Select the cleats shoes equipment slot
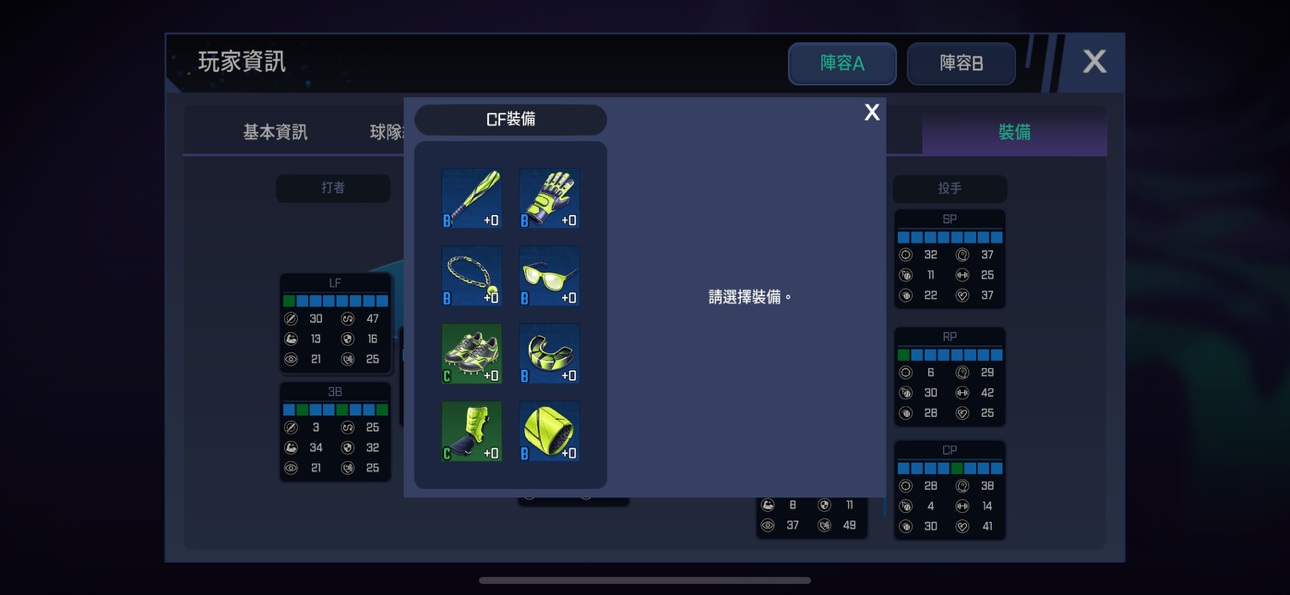Viewport: 1290px width, 595px height. coord(471,354)
